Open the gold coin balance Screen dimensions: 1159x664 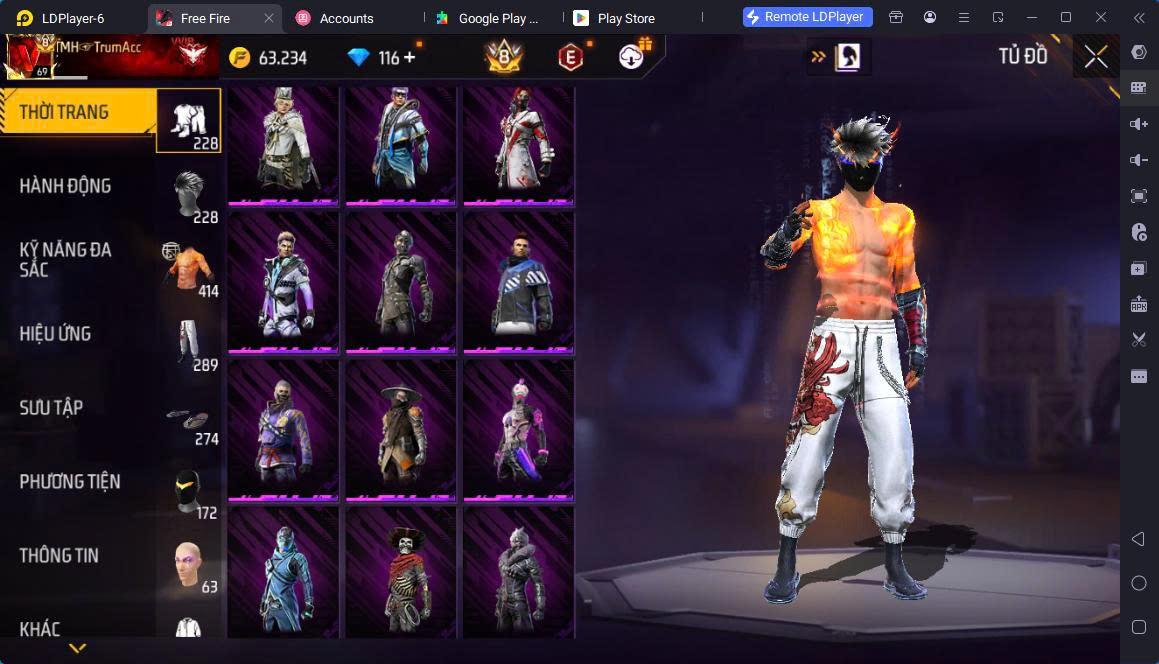click(x=268, y=58)
